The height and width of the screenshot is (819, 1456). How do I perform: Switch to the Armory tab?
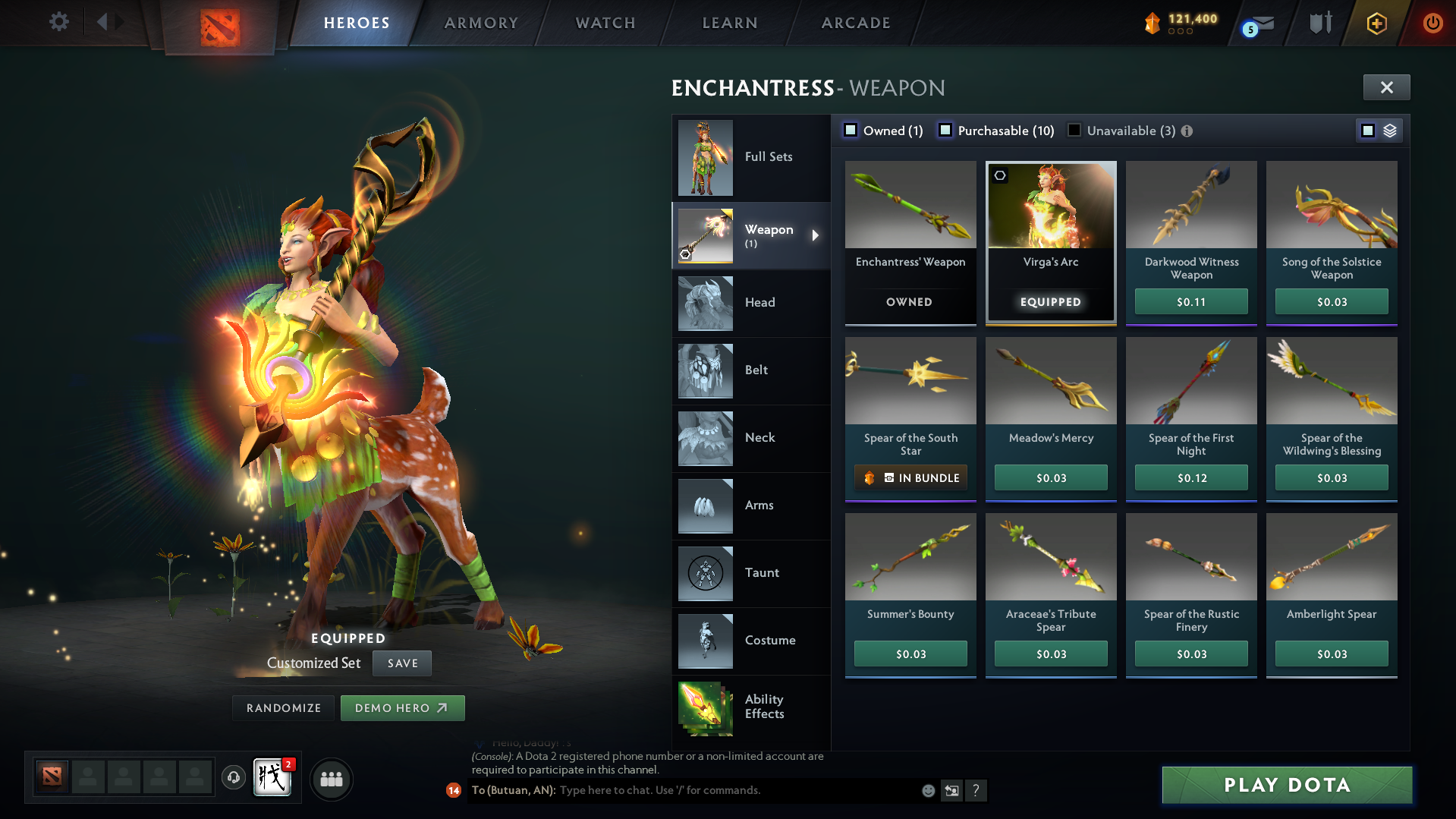pyautogui.click(x=480, y=22)
